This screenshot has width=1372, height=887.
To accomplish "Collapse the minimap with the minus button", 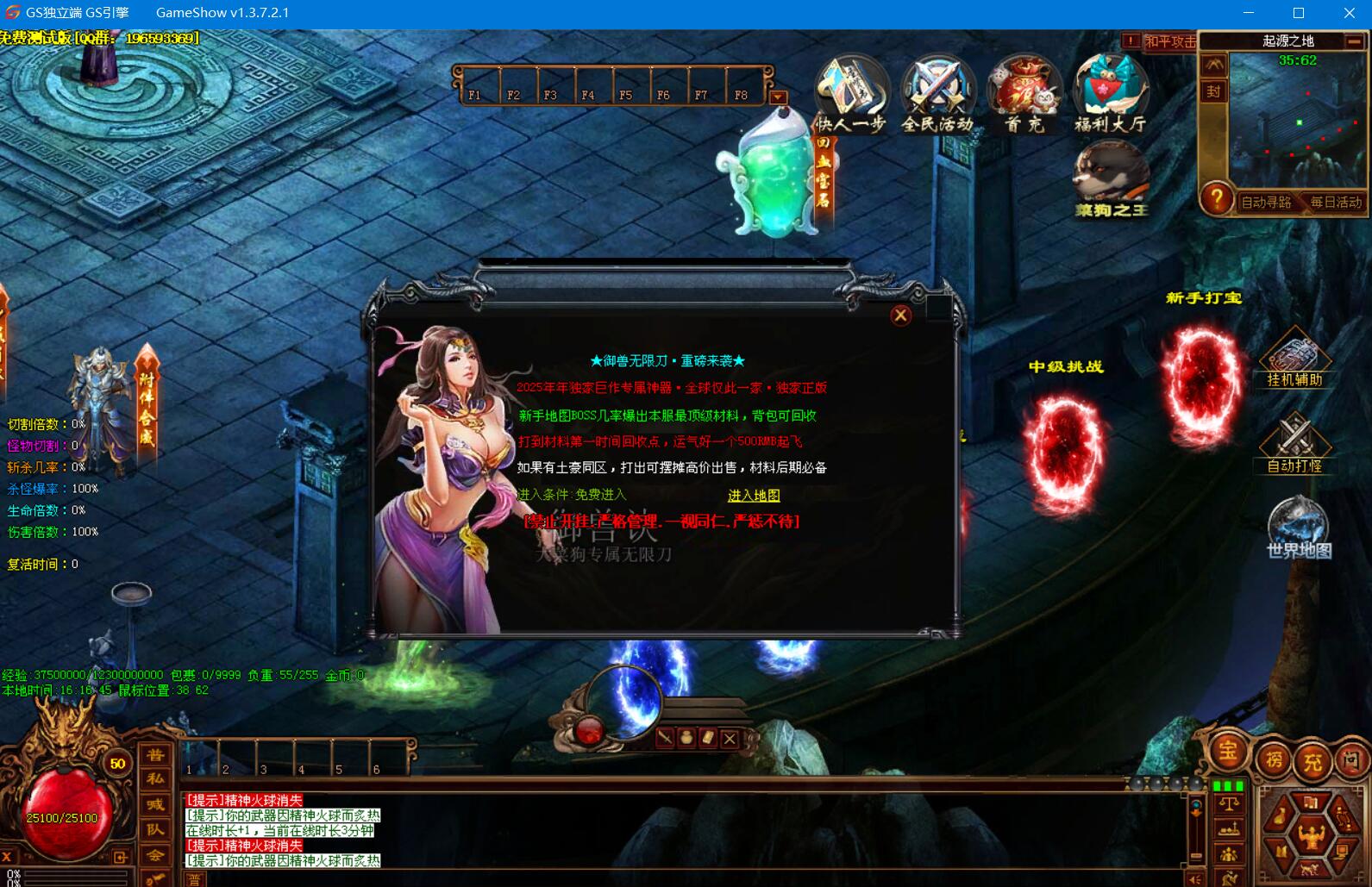I will 1355,41.
